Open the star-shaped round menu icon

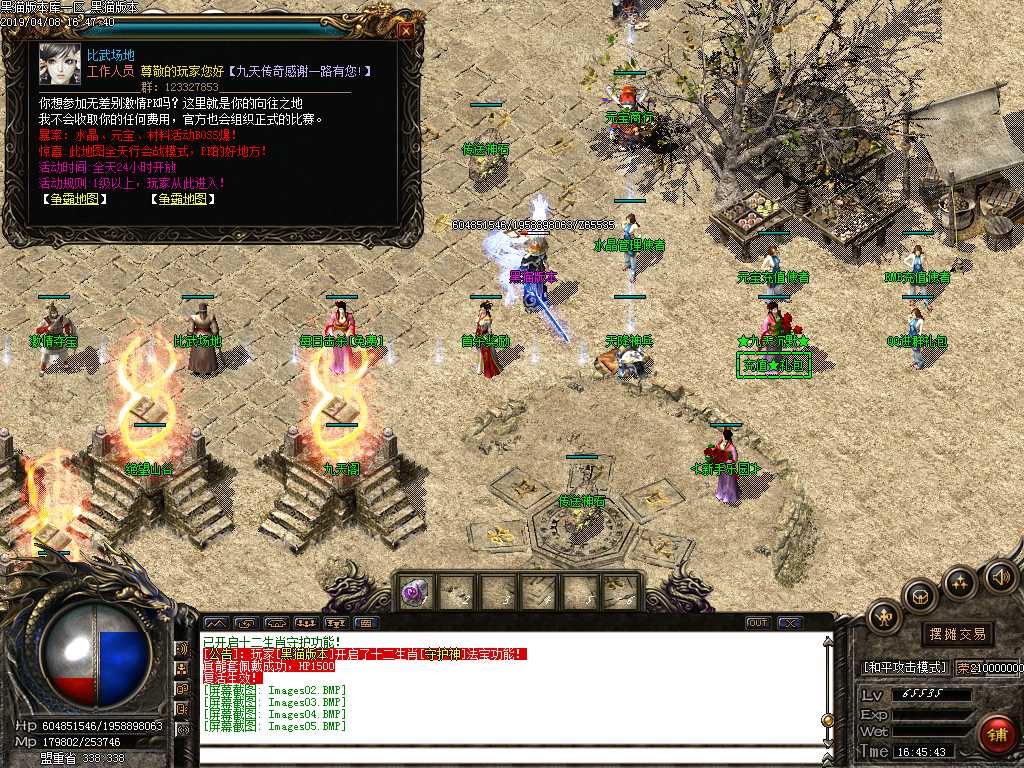(959, 581)
